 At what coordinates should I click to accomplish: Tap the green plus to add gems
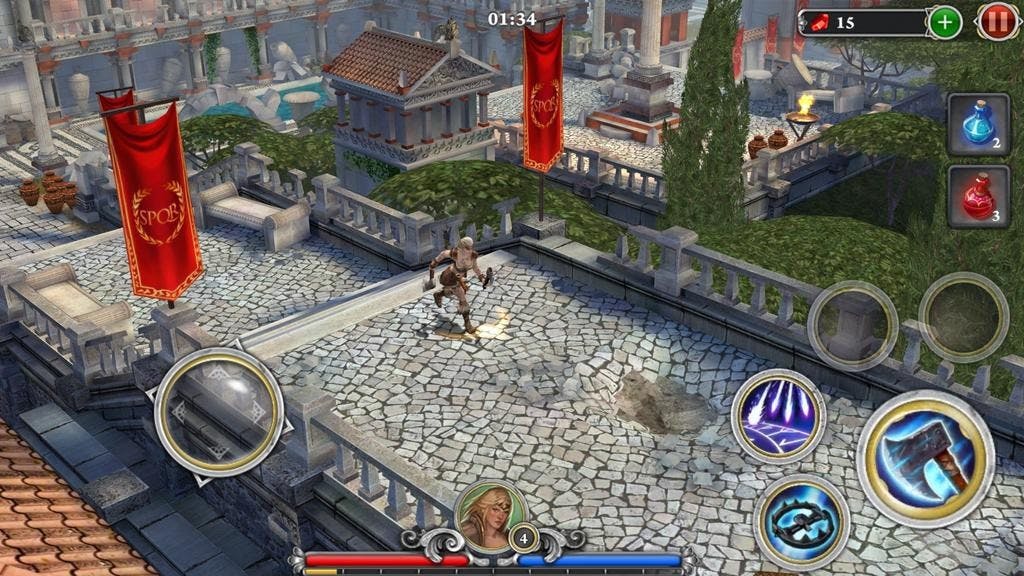tap(945, 22)
